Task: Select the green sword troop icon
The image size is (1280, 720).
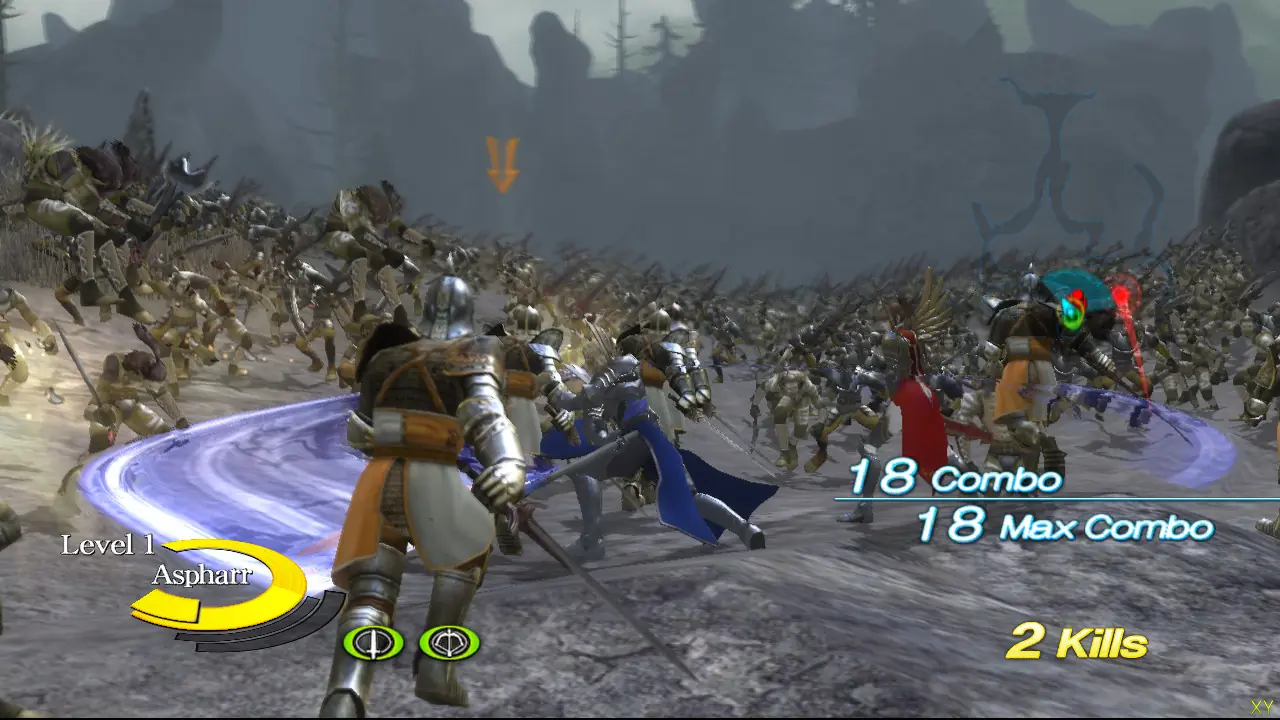Action: coord(373,642)
